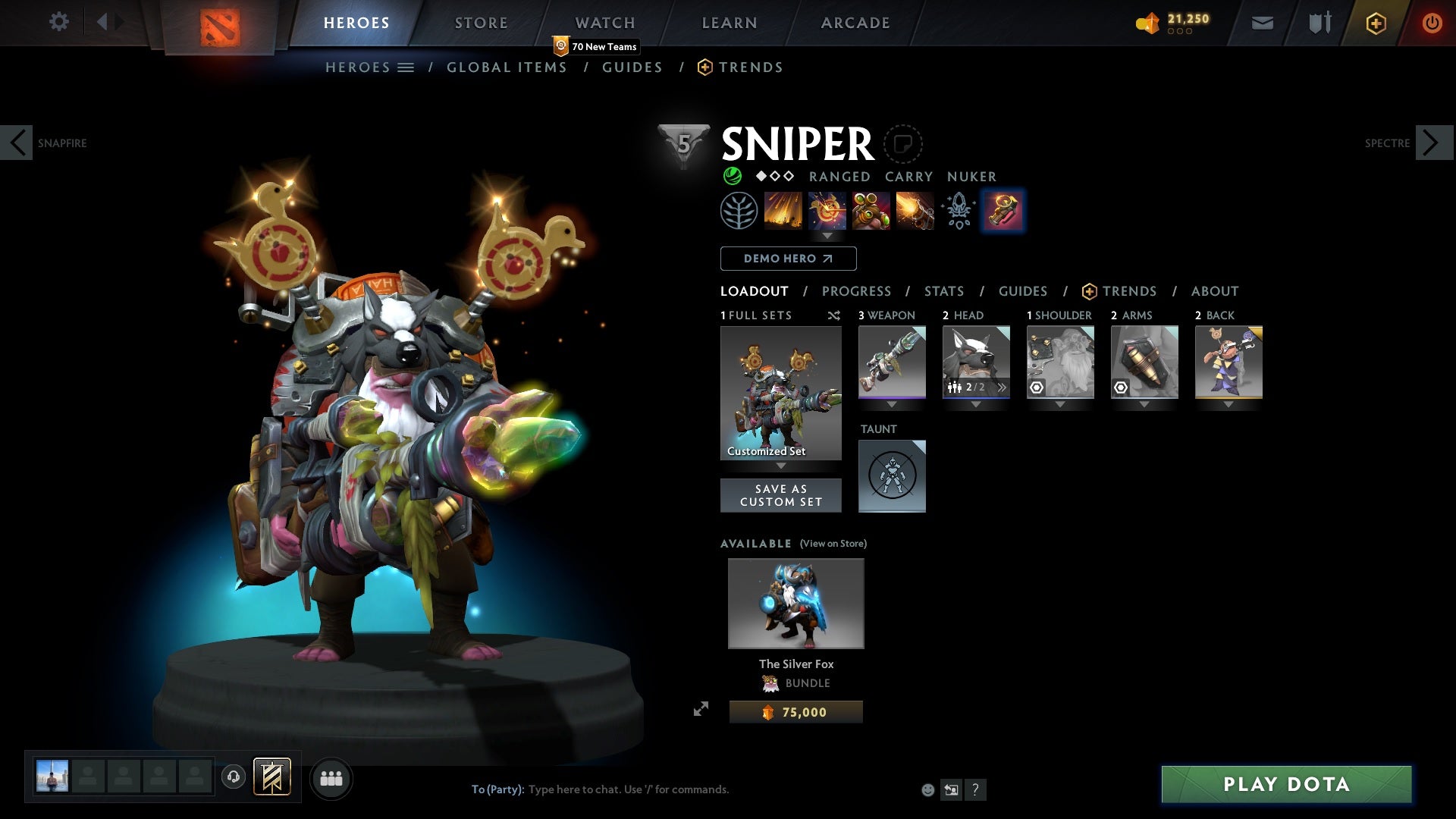Expand the Take Aim ability details arrow
Screen dimensions: 1456x819
[827, 236]
